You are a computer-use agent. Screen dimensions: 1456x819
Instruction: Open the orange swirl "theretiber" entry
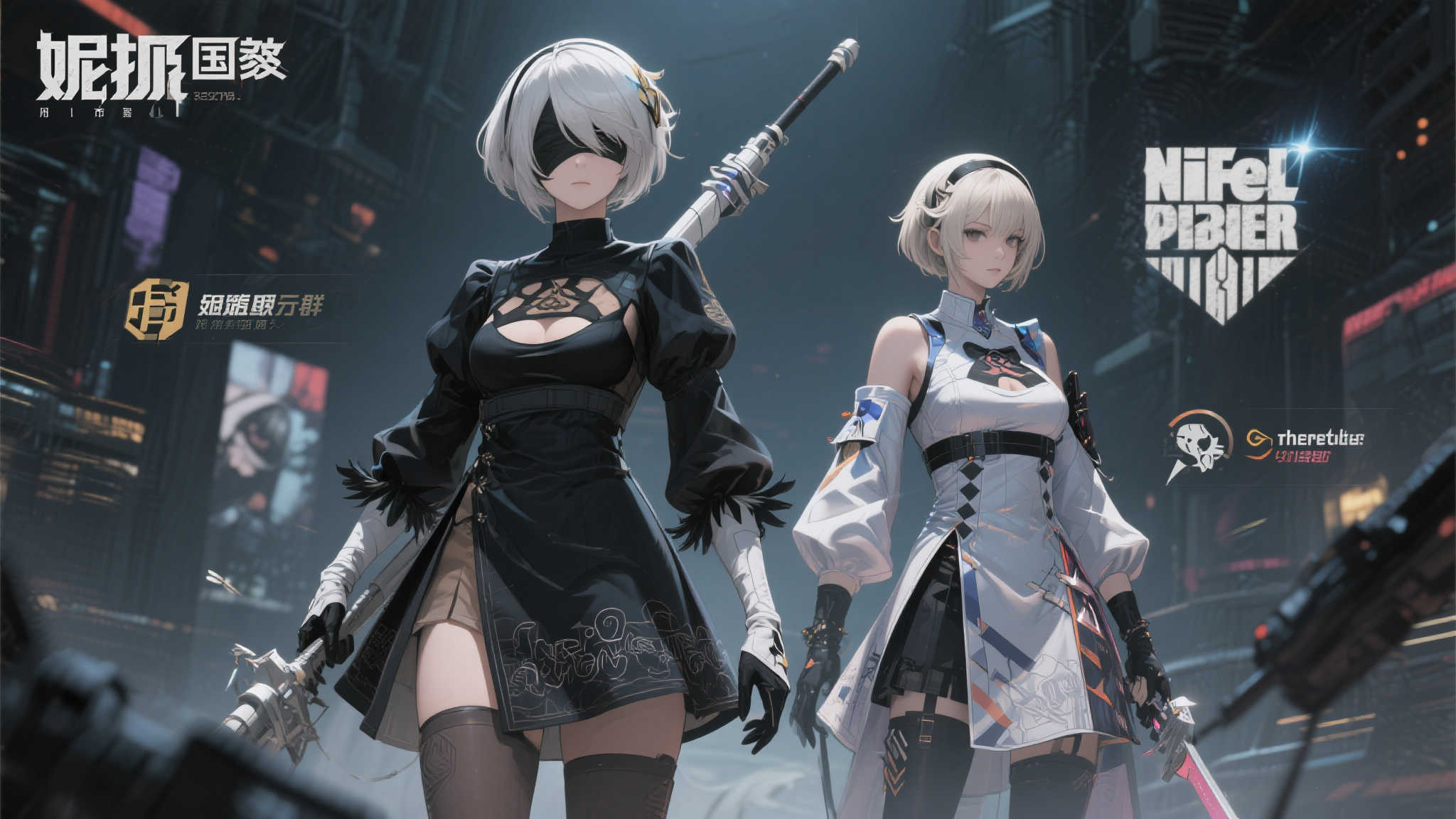point(1303,445)
